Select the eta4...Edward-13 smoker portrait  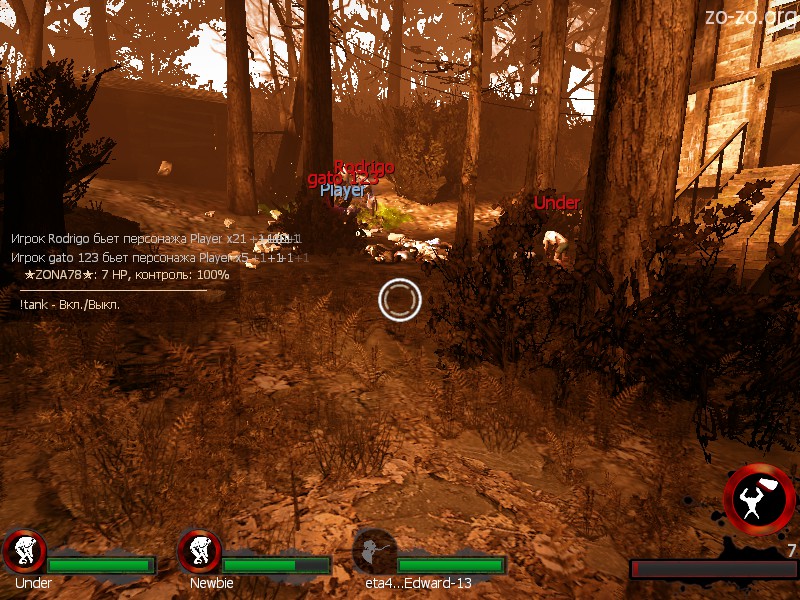pyautogui.click(x=375, y=551)
